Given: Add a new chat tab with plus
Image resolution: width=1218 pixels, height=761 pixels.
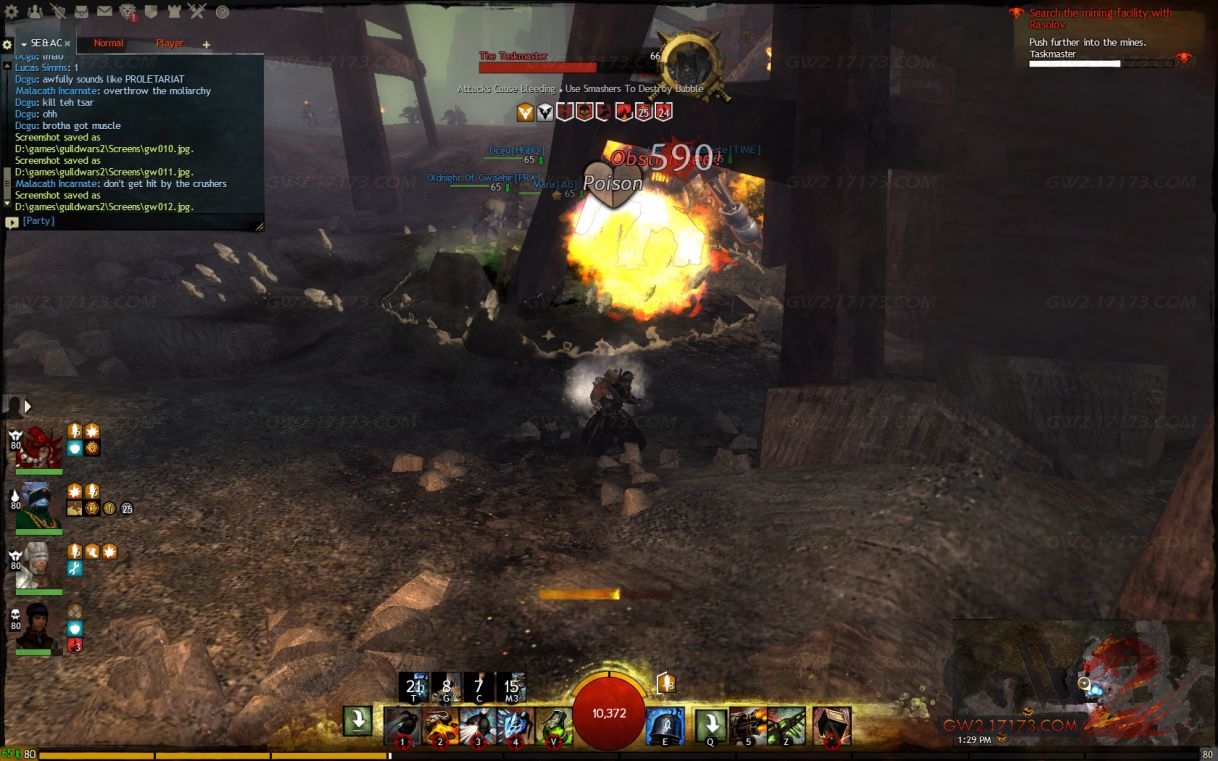Looking at the screenshot, I should [x=207, y=45].
